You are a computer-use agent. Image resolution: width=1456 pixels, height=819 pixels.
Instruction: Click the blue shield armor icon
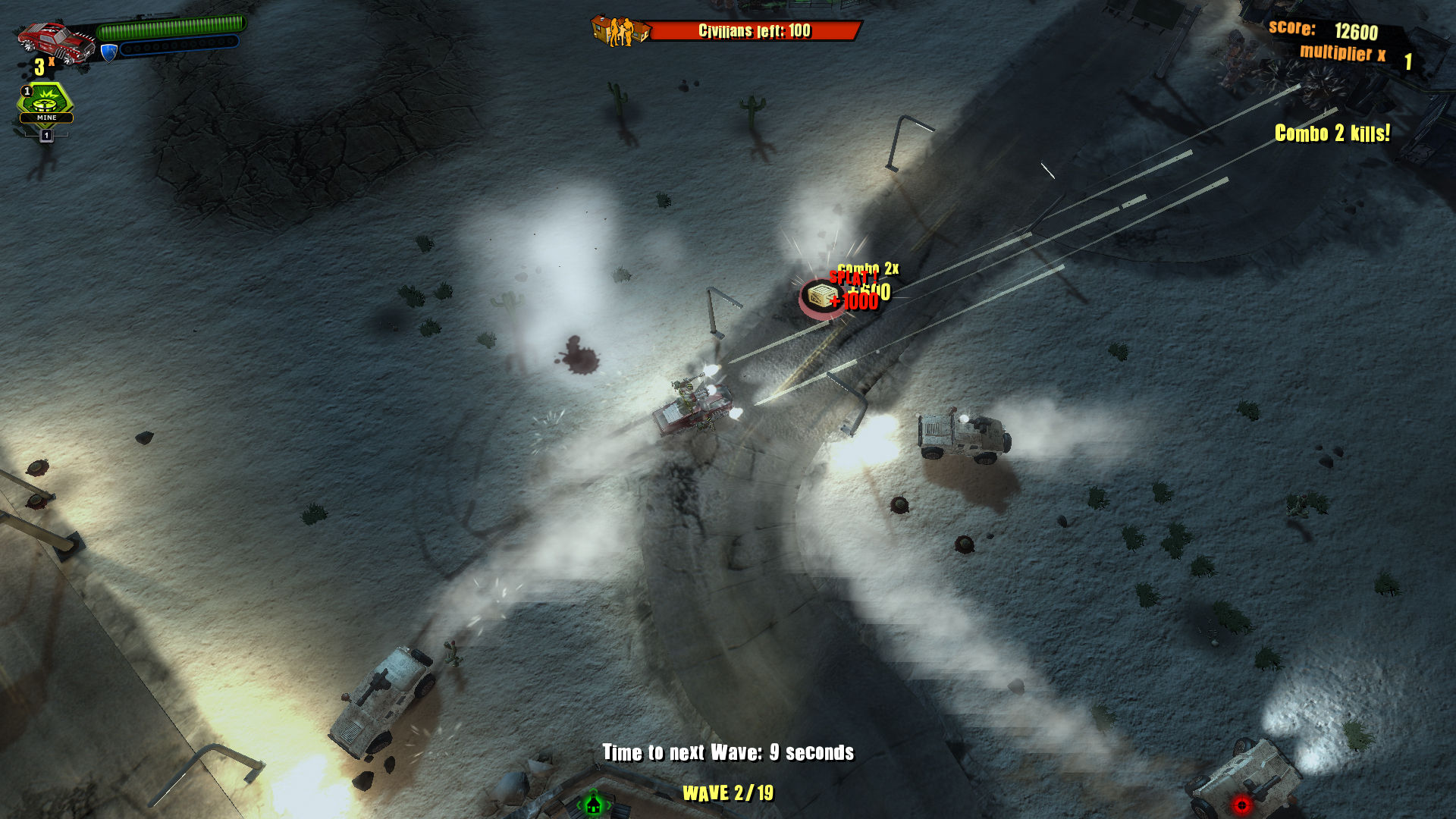pyautogui.click(x=108, y=52)
